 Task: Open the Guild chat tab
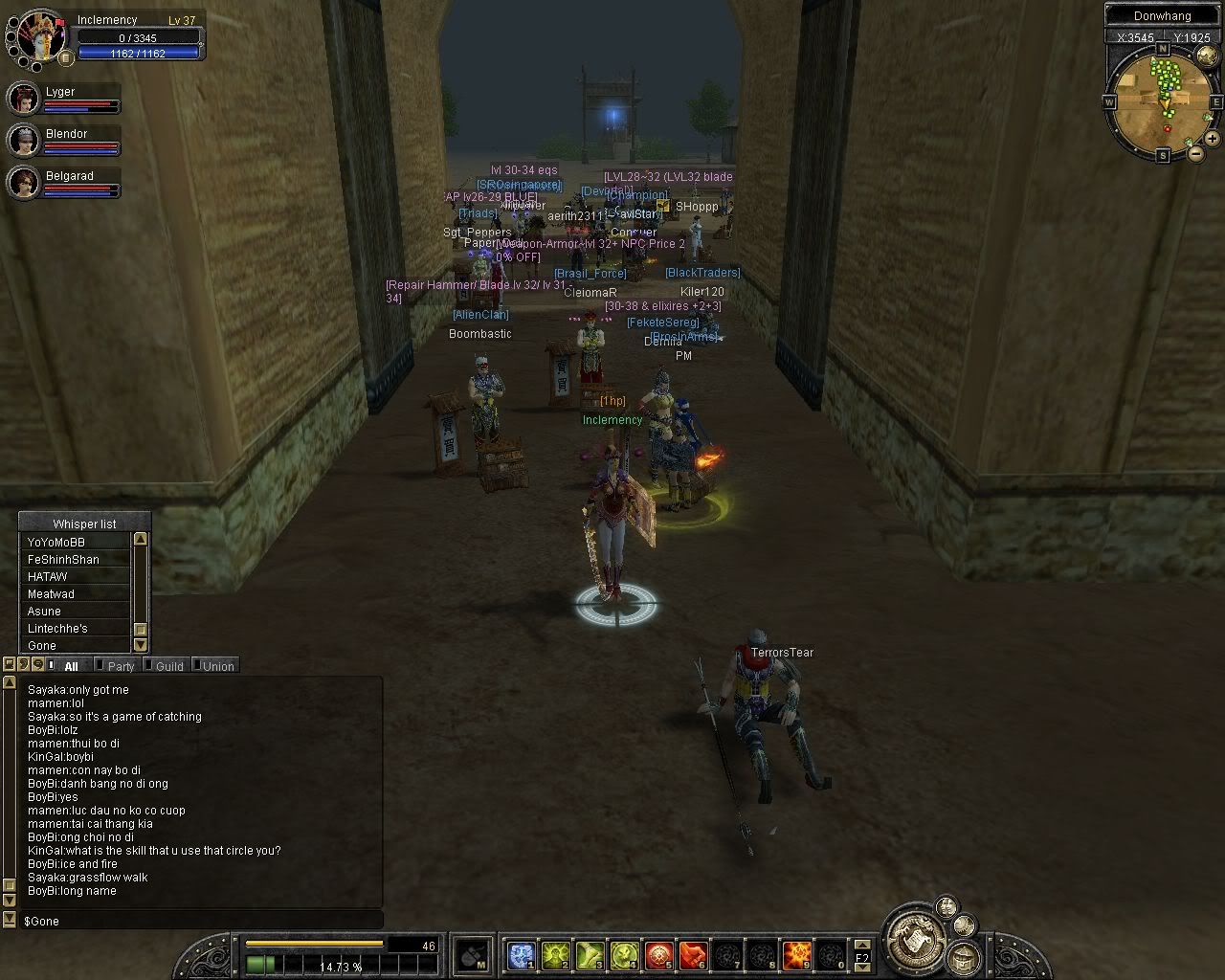click(168, 666)
